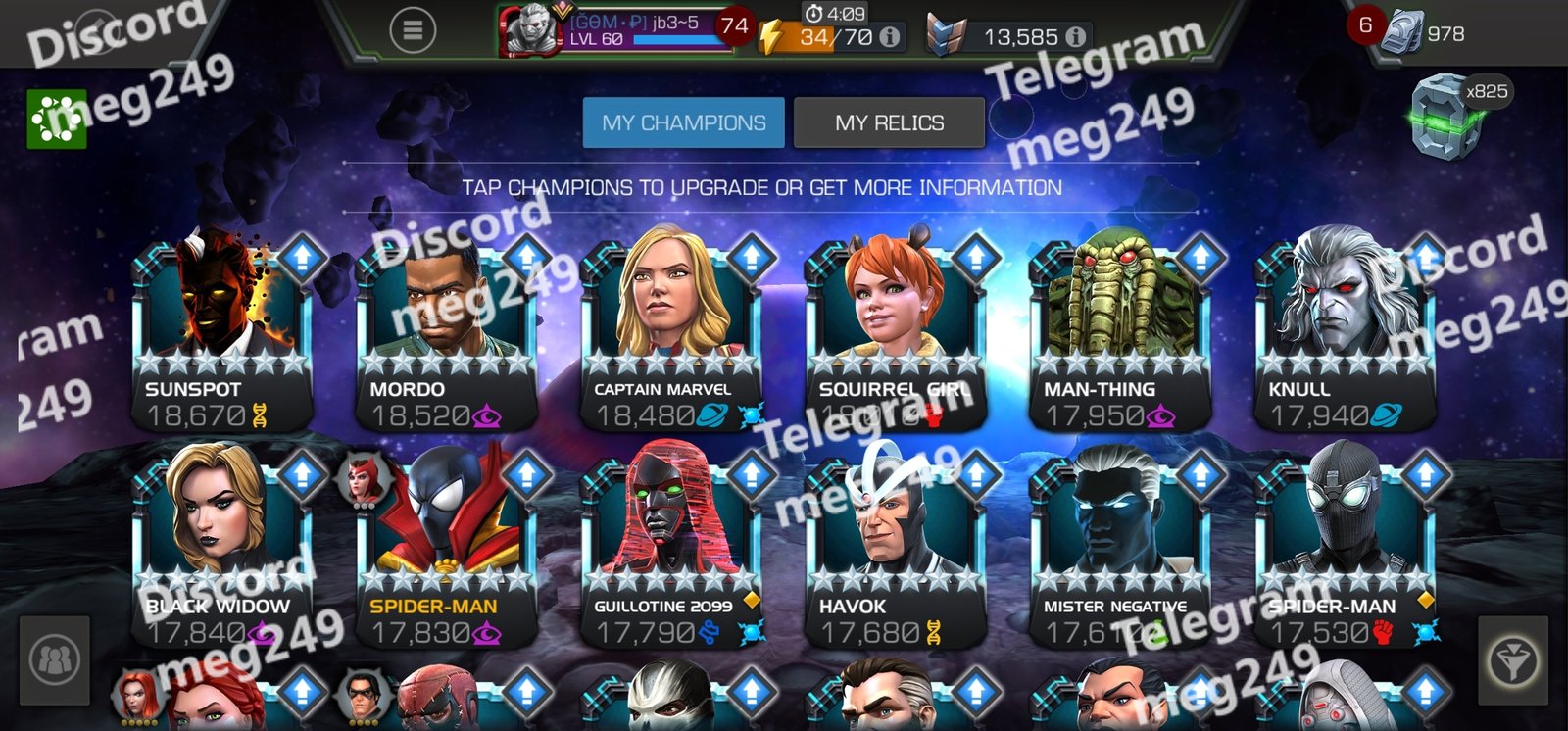Choose the Captain Marvel champion card
This screenshot has width=1568, height=731.
pyautogui.click(x=670, y=333)
